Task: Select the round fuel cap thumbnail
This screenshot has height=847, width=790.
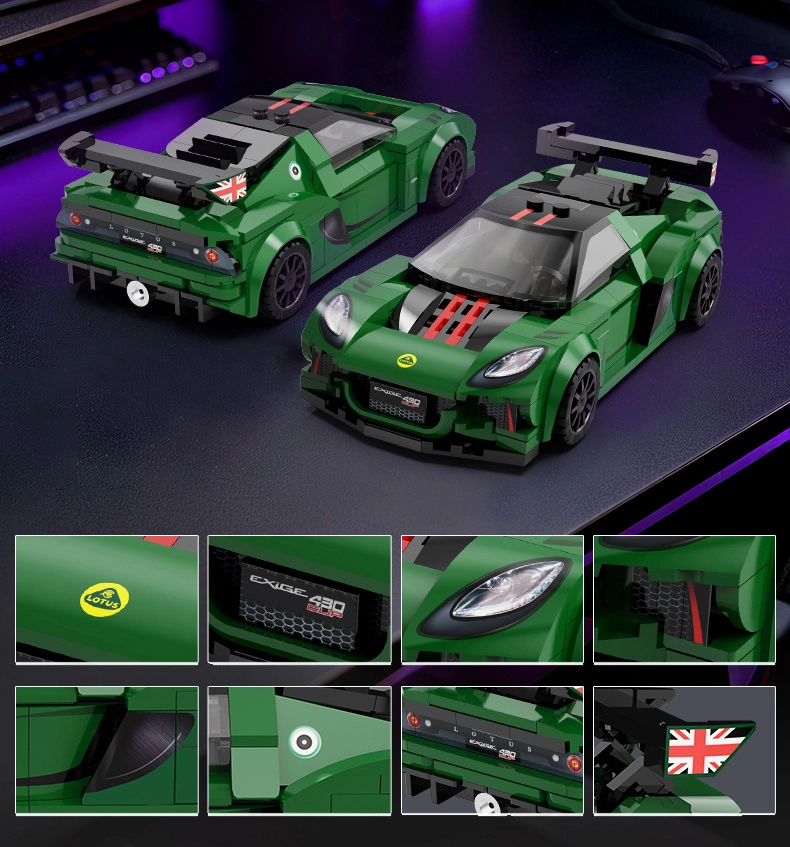Action: (299, 750)
